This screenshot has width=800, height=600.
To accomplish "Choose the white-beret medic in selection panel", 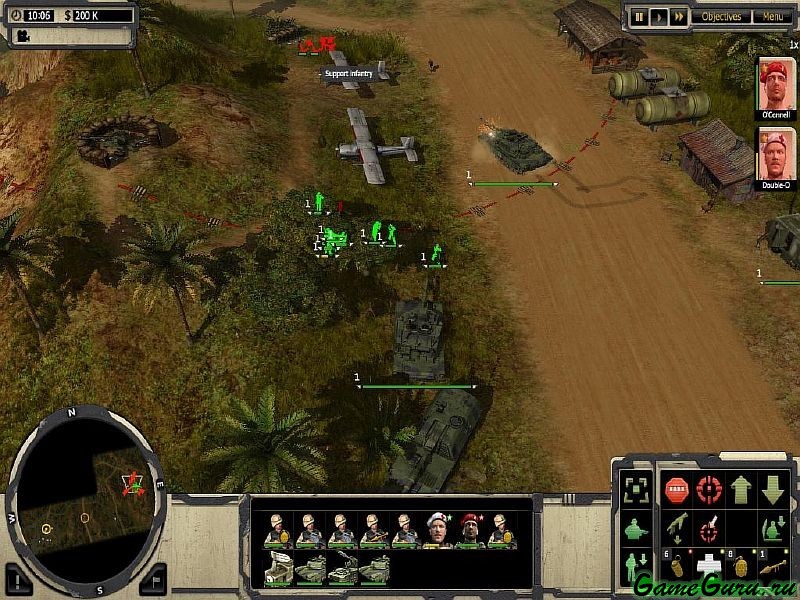I will click(437, 530).
